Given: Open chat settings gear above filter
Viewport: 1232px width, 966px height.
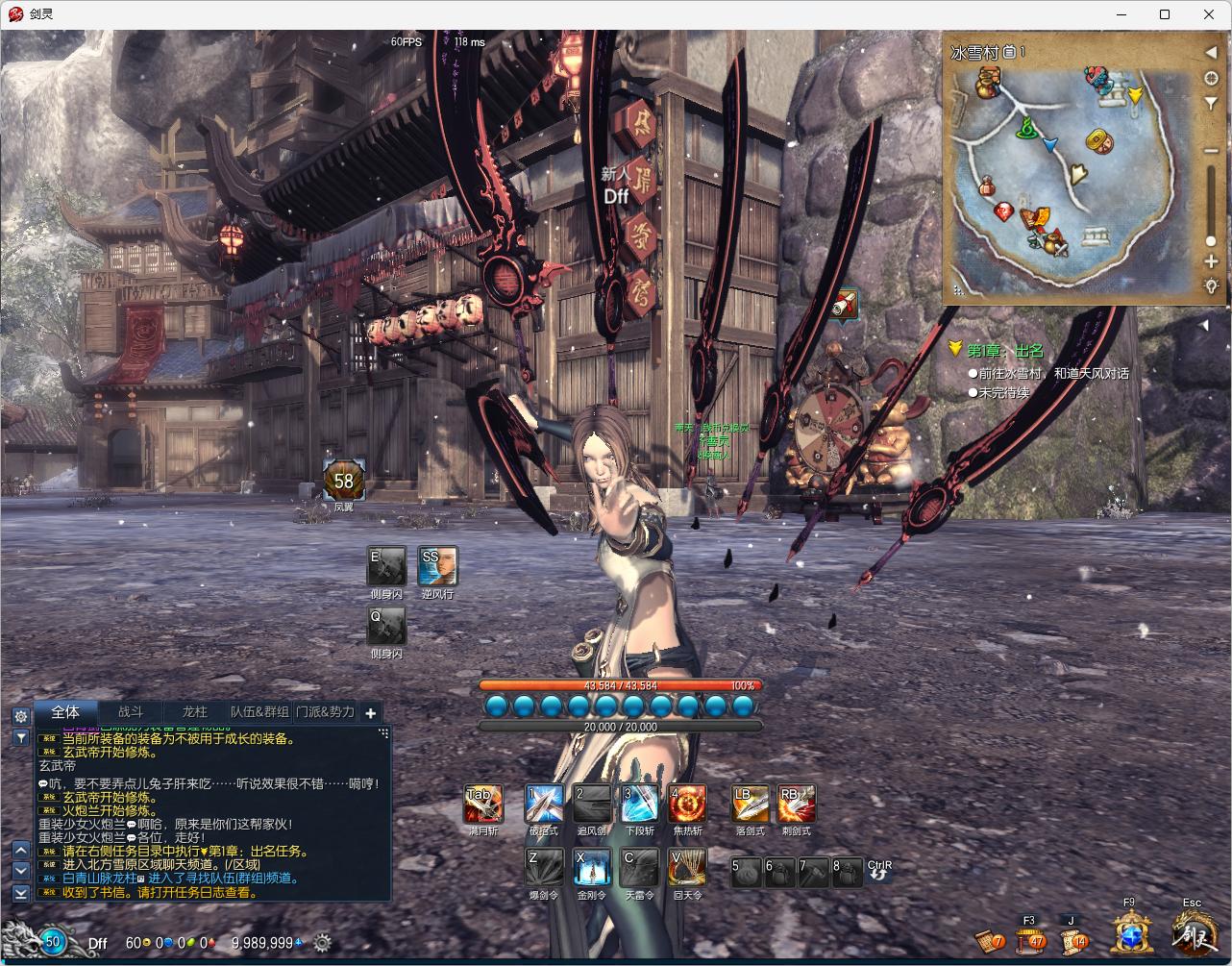Looking at the screenshot, I should (x=20, y=716).
